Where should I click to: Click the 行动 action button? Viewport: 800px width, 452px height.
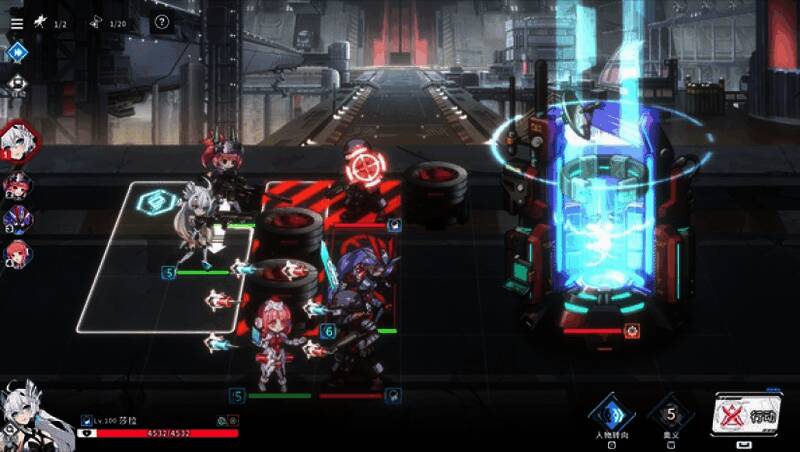(x=748, y=414)
